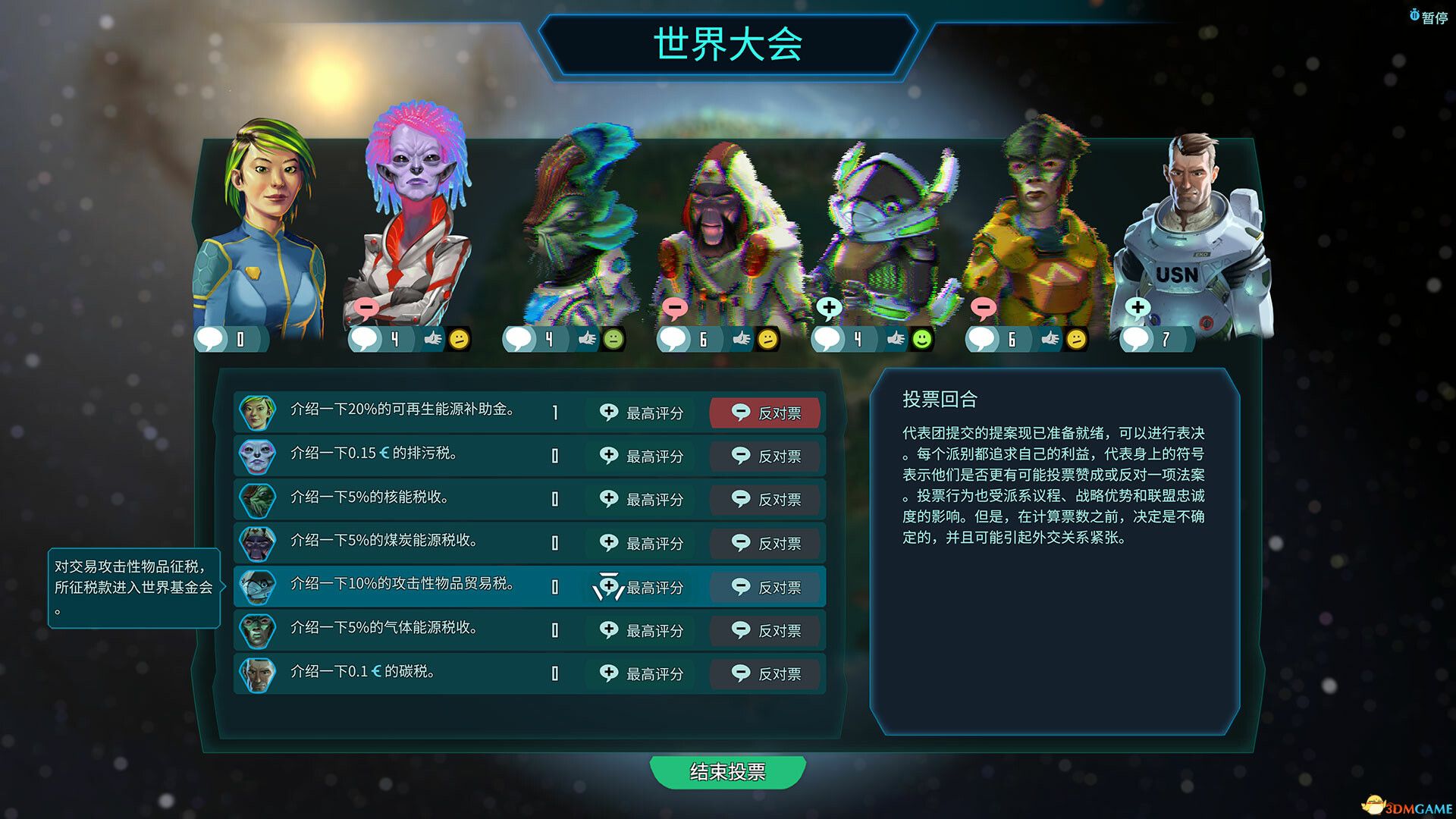1456x819 pixels.
Task: Toggle 反对票 on the 0.1€ carbon tax
Action: [766, 673]
